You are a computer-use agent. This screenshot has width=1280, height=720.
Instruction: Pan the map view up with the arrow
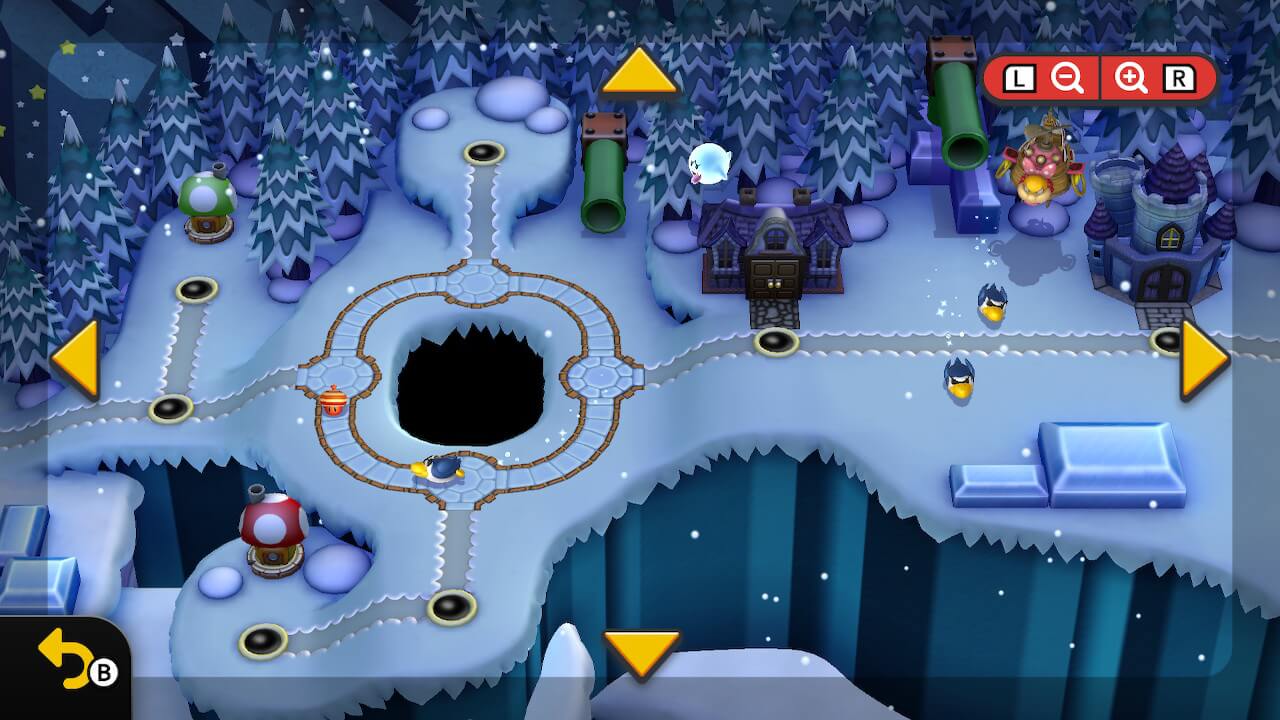click(x=640, y=73)
